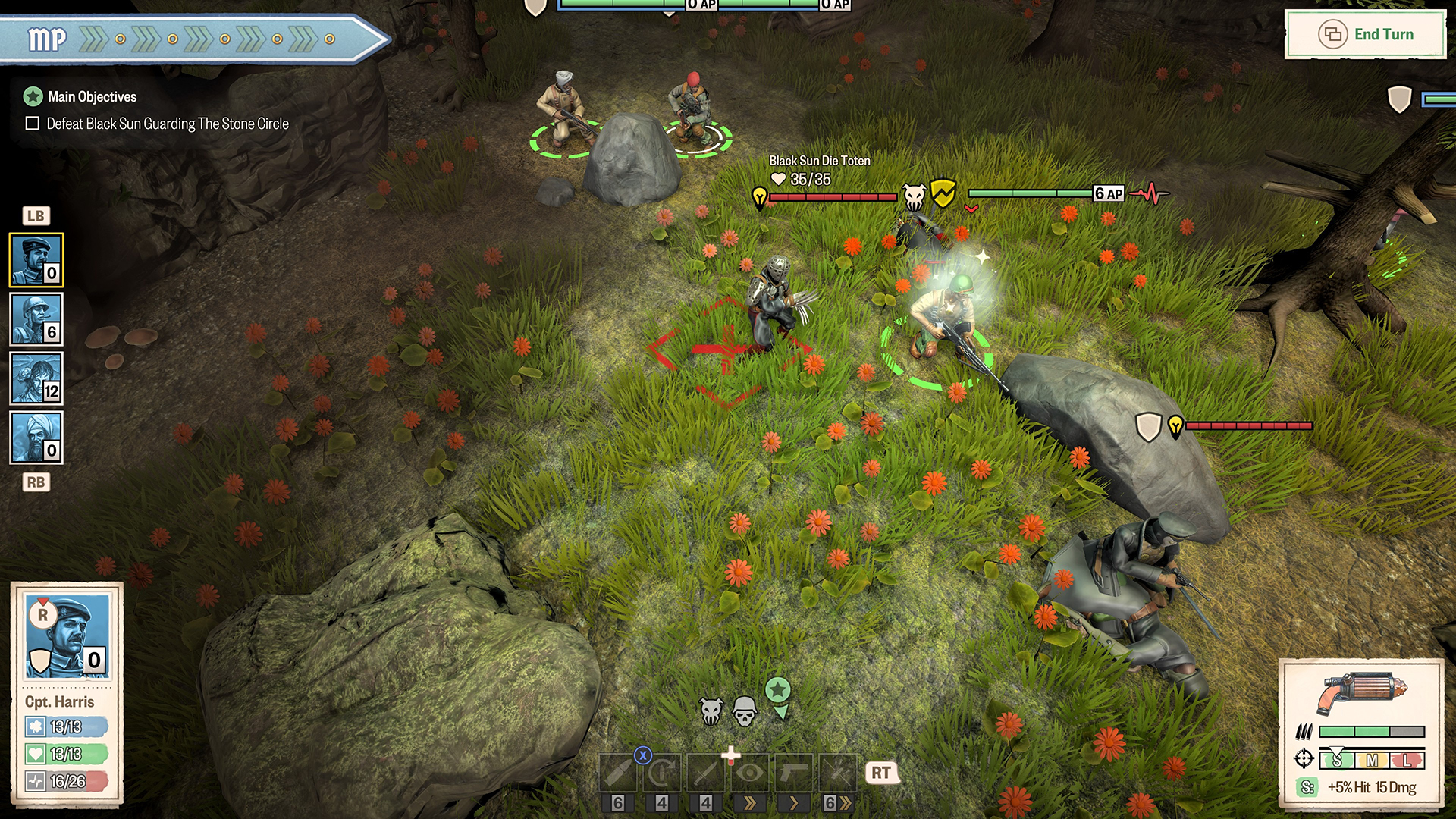This screenshot has width=1456, height=819.
Task: Select the helmeted smoking soldier portrait
Action: [x=36, y=319]
